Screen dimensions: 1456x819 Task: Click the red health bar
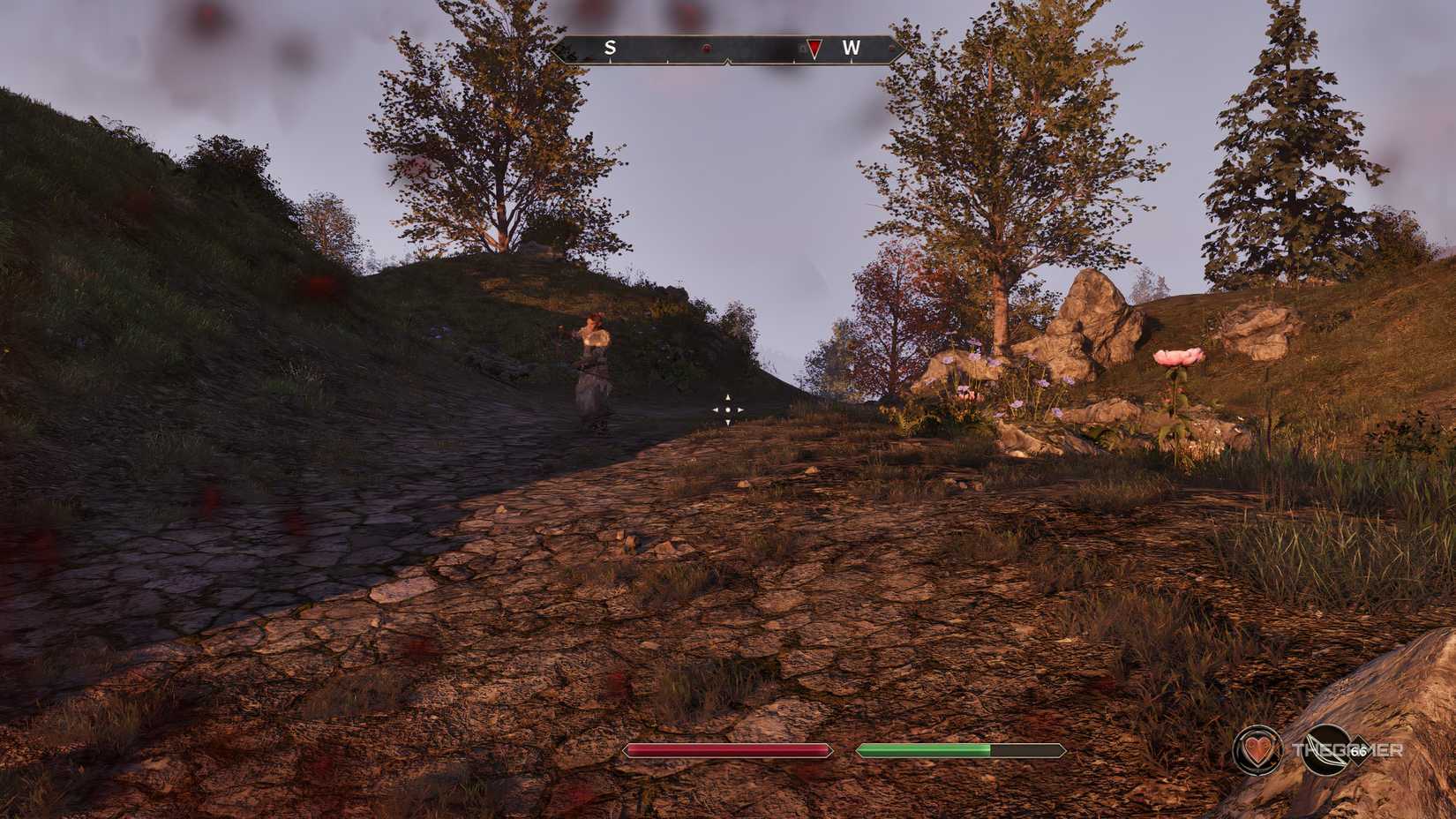click(727, 751)
